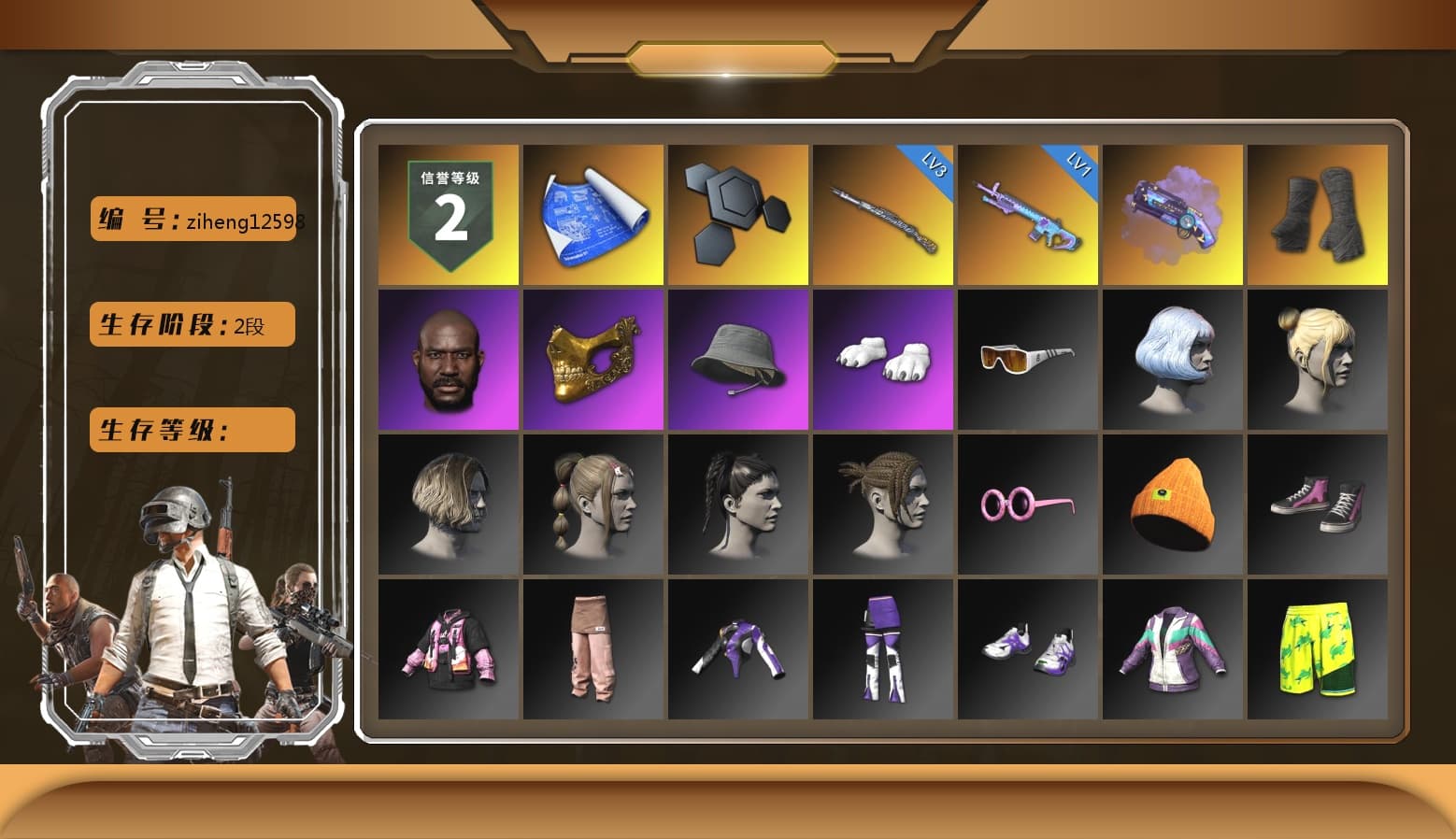Click the golden skull half-mask item
This screenshot has width=1456, height=839.
(592, 360)
